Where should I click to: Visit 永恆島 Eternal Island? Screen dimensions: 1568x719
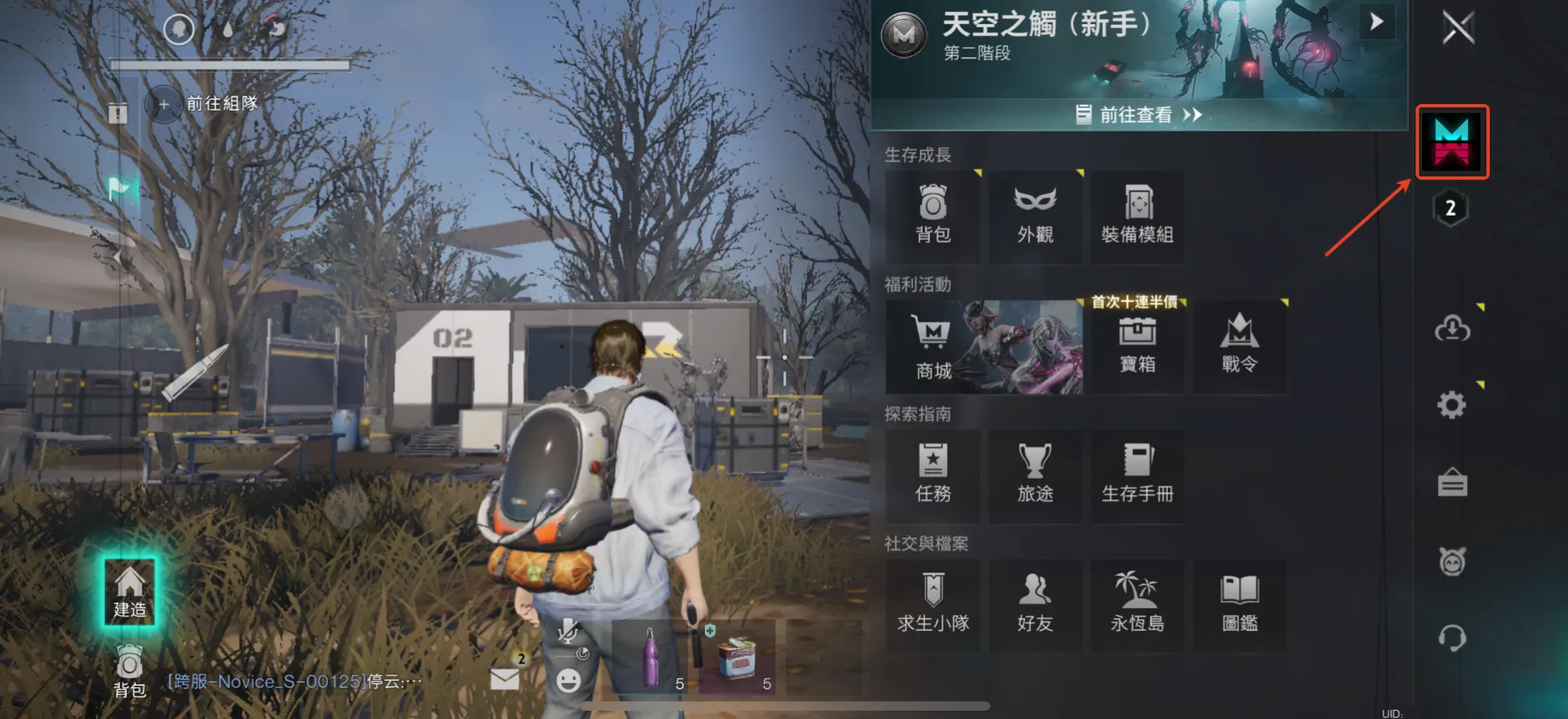coord(1137,605)
